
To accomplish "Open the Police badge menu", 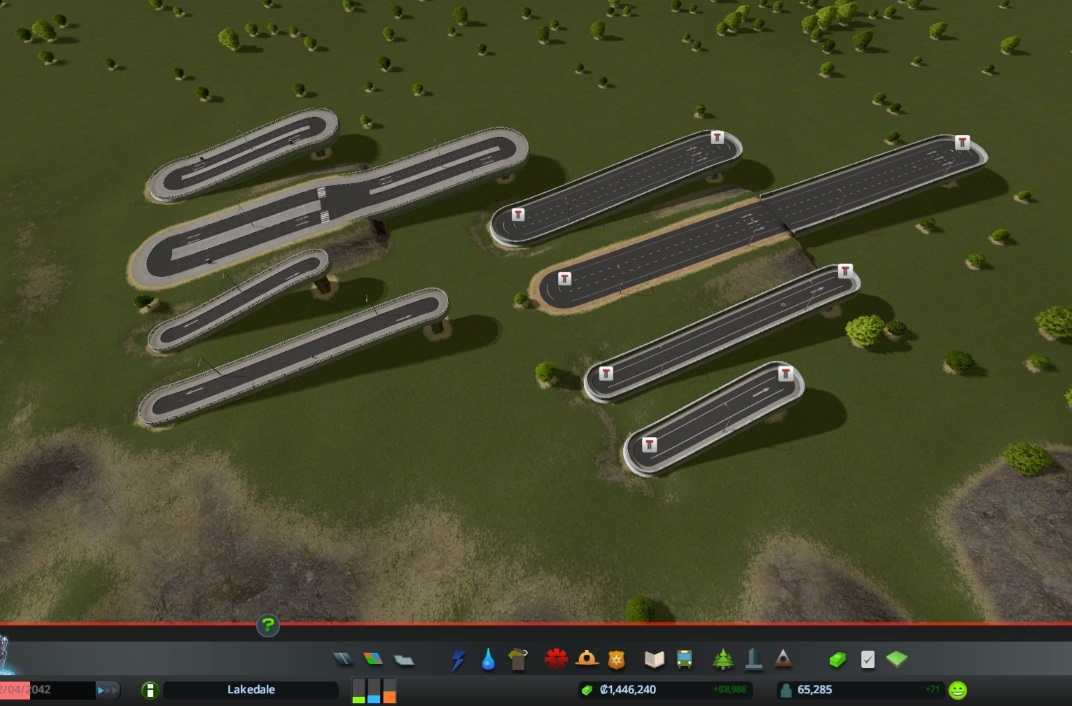I will click(616, 659).
